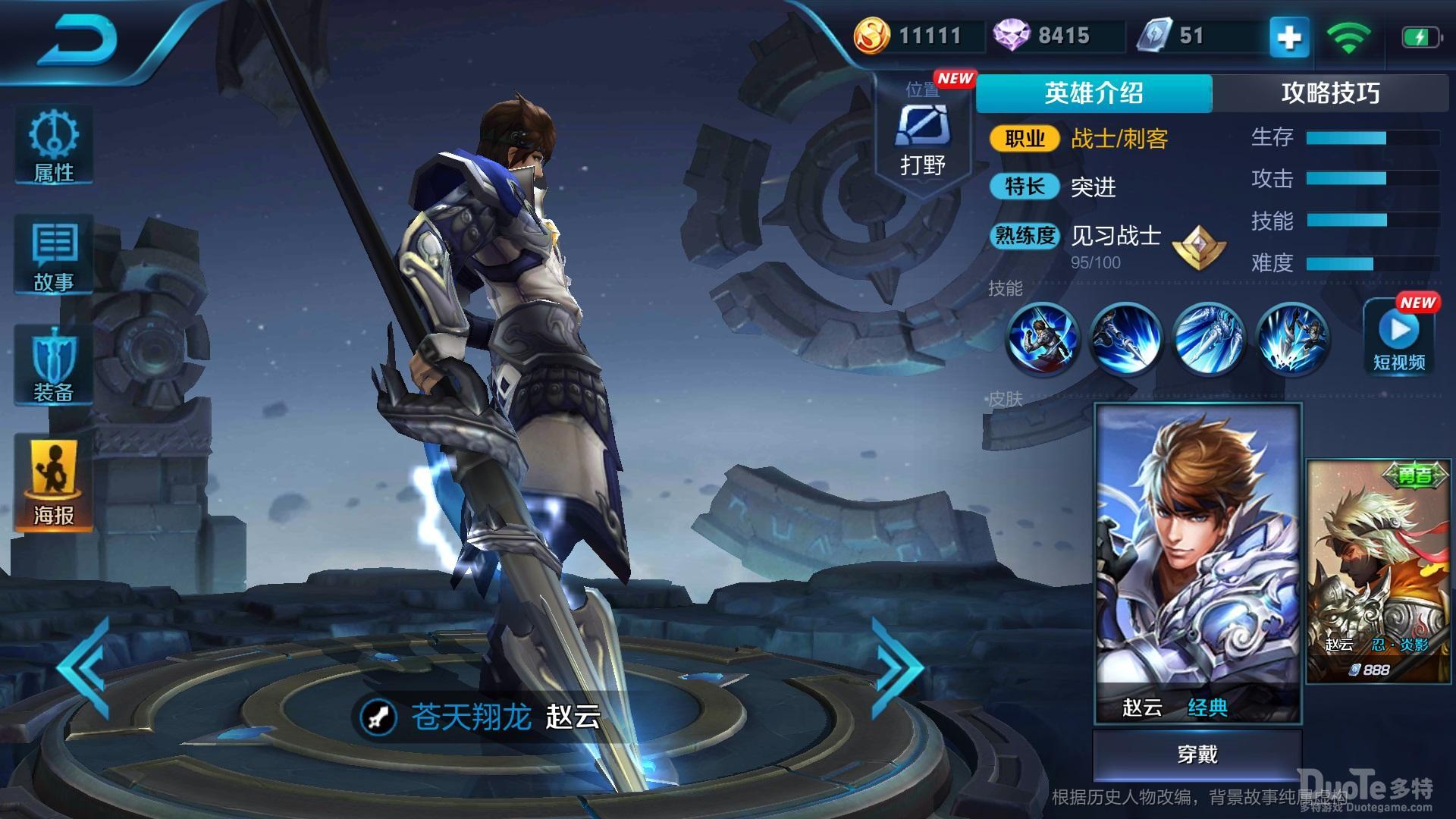Image resolution: width=1456 pixels, height=819 pixels.
Task: Click the 熟练度 proficiency badge emblem
Action: pyautogui.click(x=1199, y=247)
